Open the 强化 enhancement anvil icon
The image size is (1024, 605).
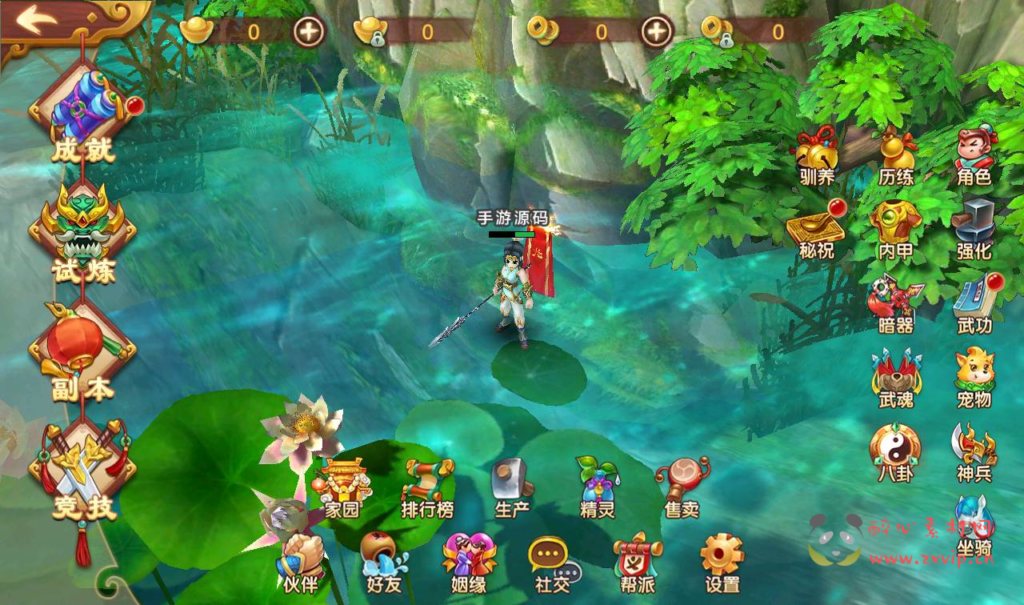973,228
